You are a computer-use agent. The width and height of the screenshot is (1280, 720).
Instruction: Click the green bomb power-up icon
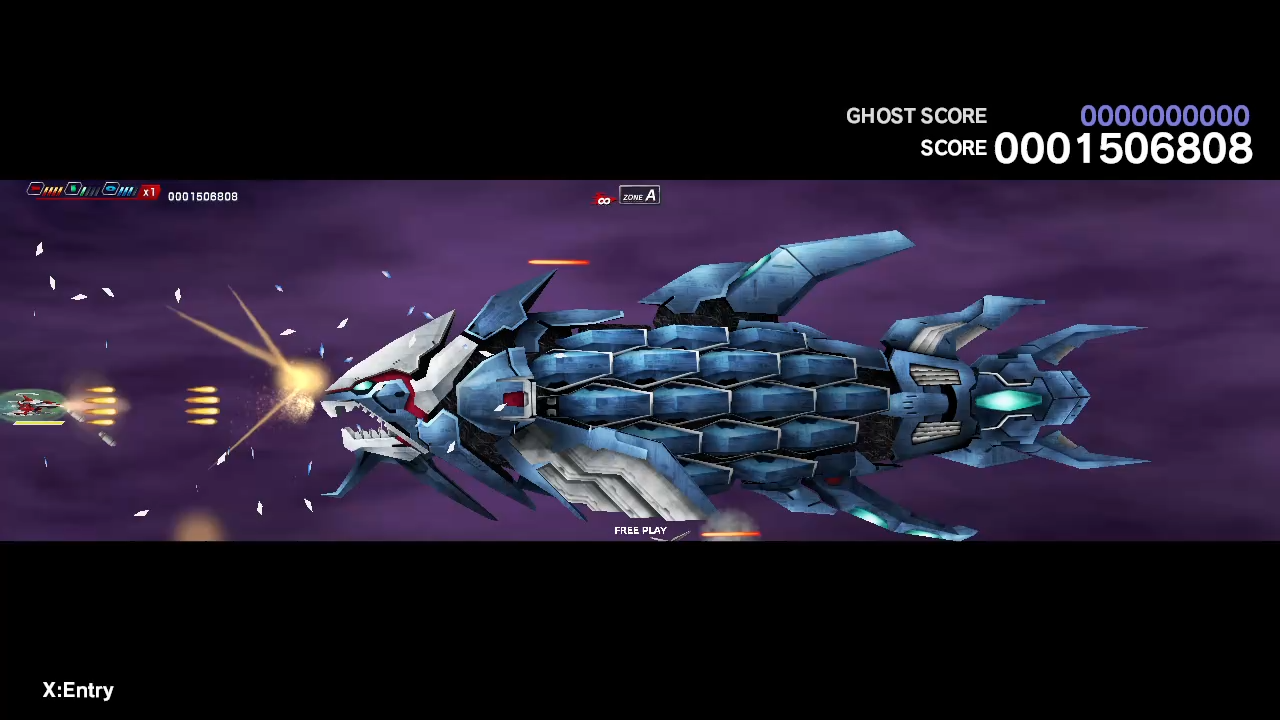(72, 188)
